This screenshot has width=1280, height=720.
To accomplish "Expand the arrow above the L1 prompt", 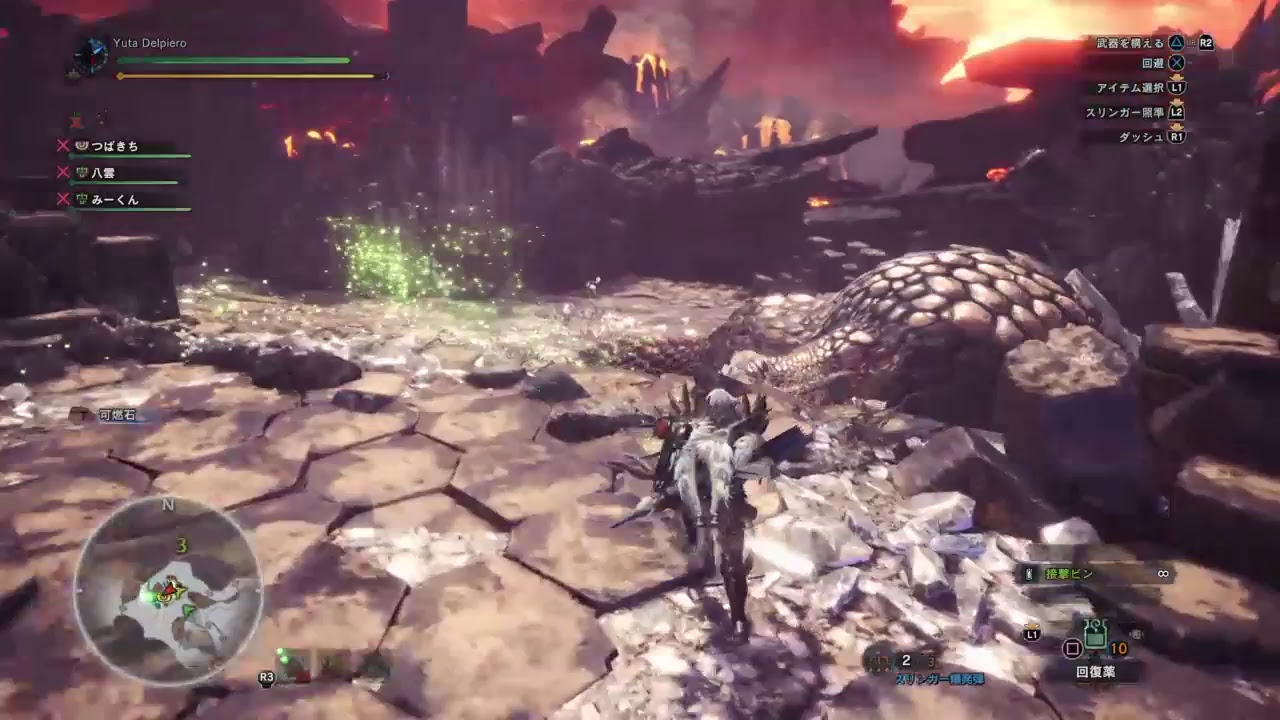I will (1176, 79).
